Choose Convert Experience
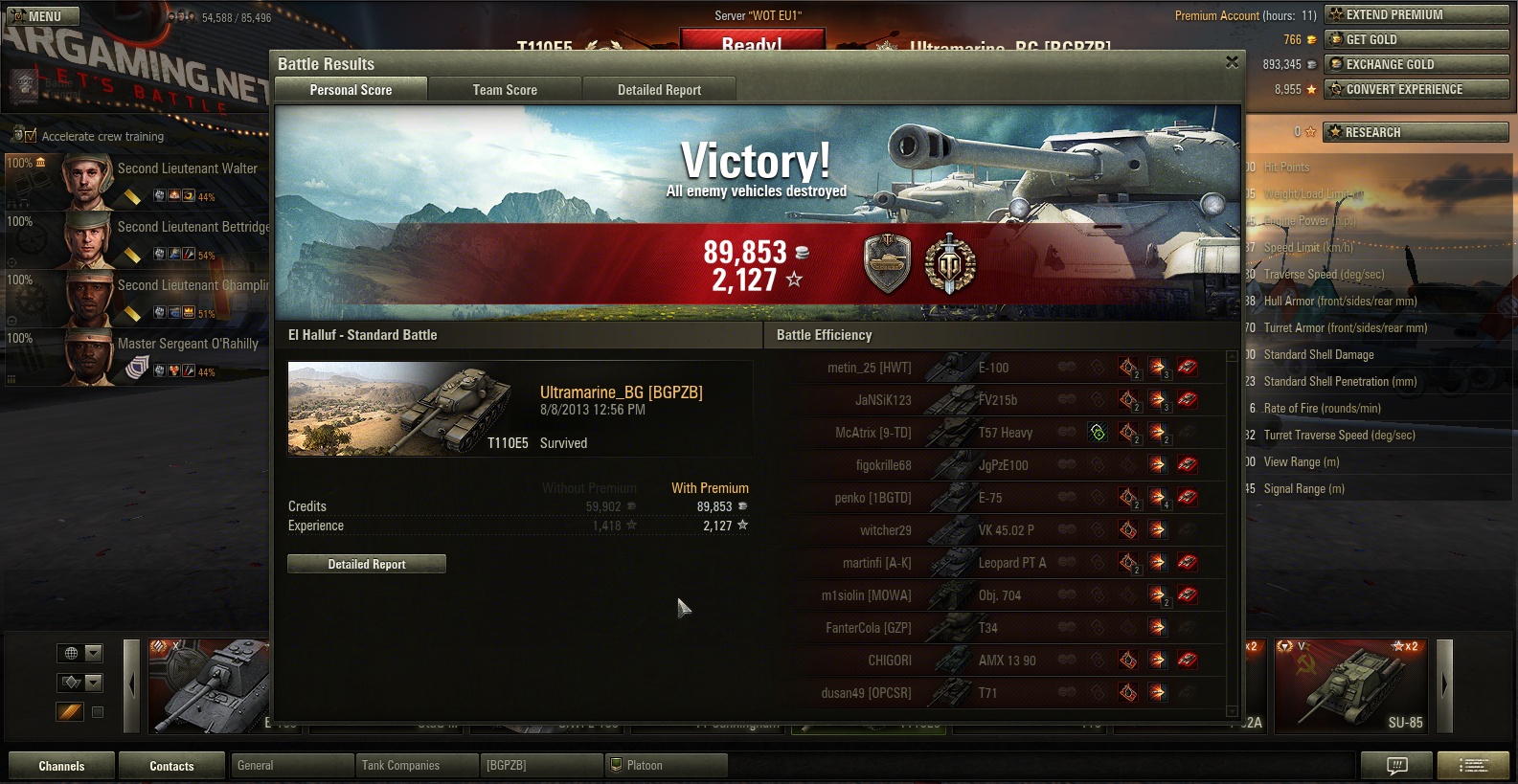The height and width of the screenshot is (784, 1518). (x=1416, y=89)
